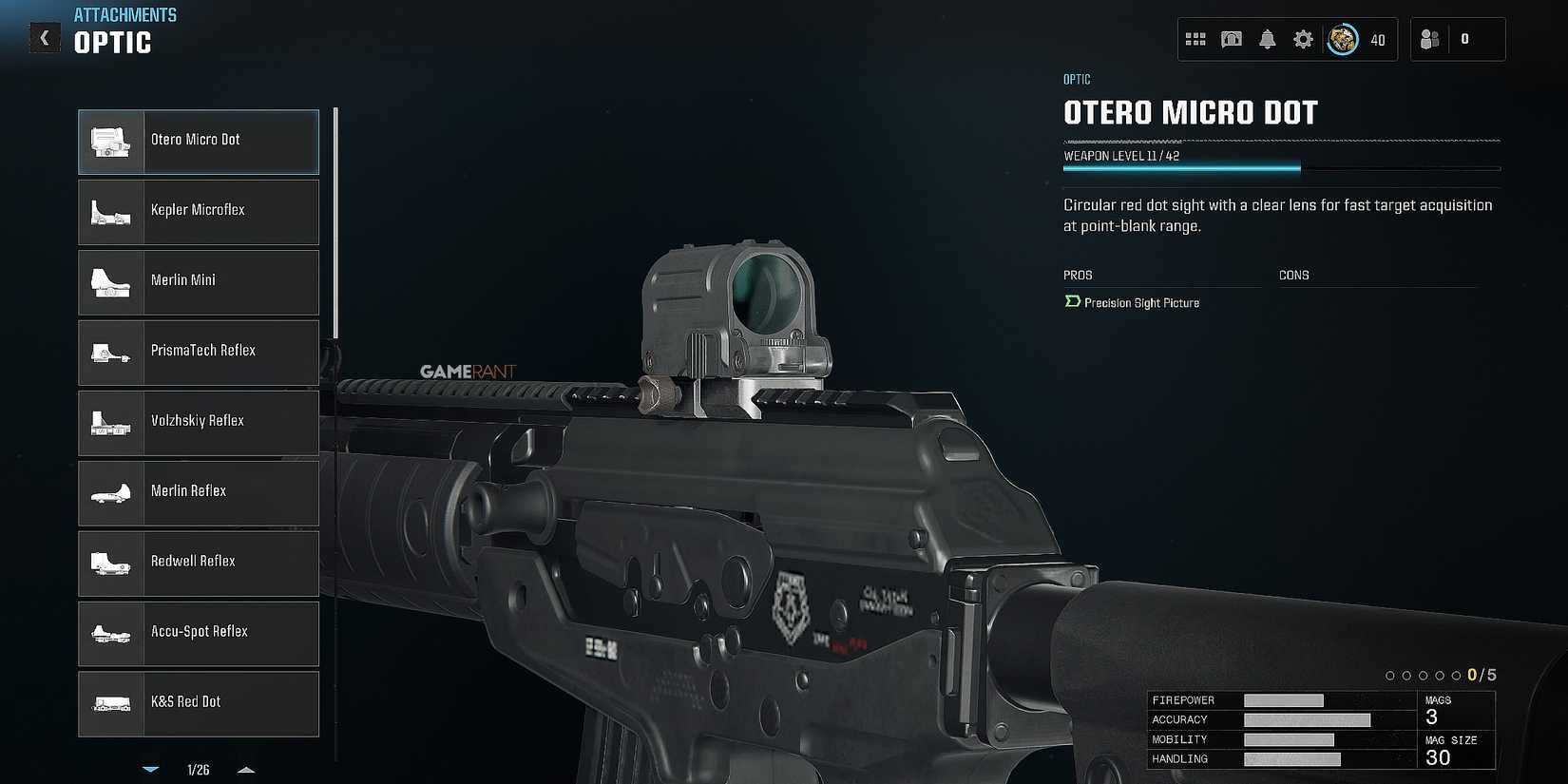Open settings with the gear icon
Viewport: 1568px width, 784px height.
(x=1302, y=39)
